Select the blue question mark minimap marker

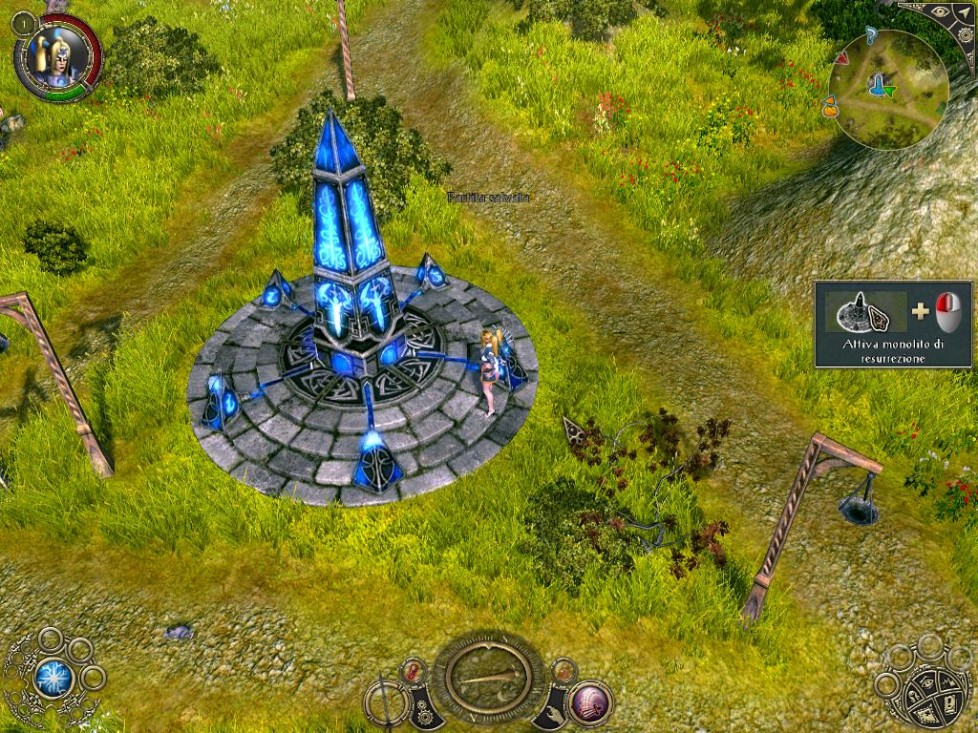870,36
